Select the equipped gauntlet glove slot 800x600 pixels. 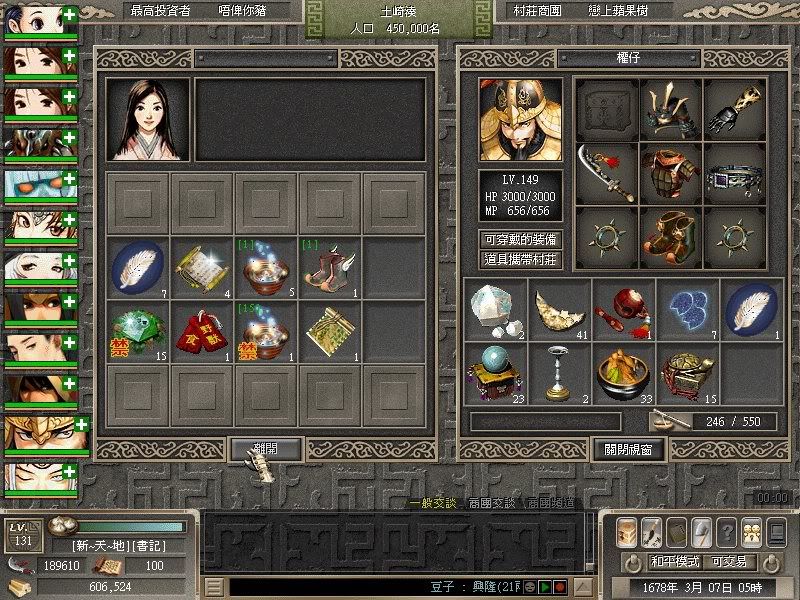tap(735, 108)
